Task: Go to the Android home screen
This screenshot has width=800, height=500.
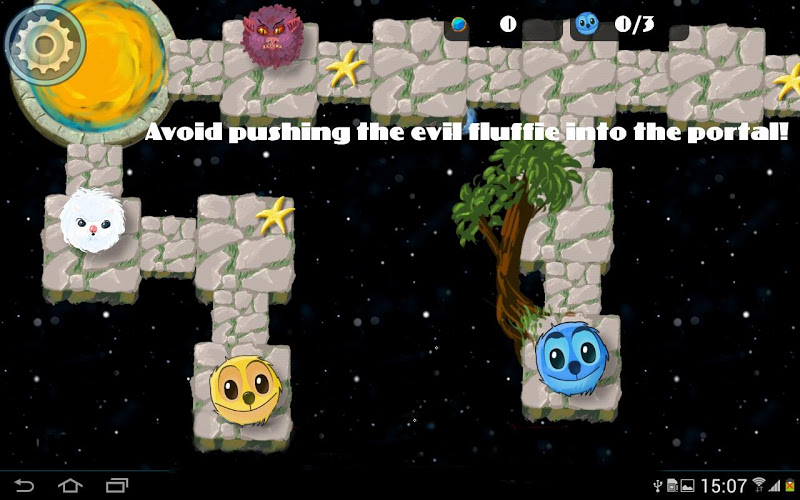Action: pyautogui.click(x=70, y=486)
